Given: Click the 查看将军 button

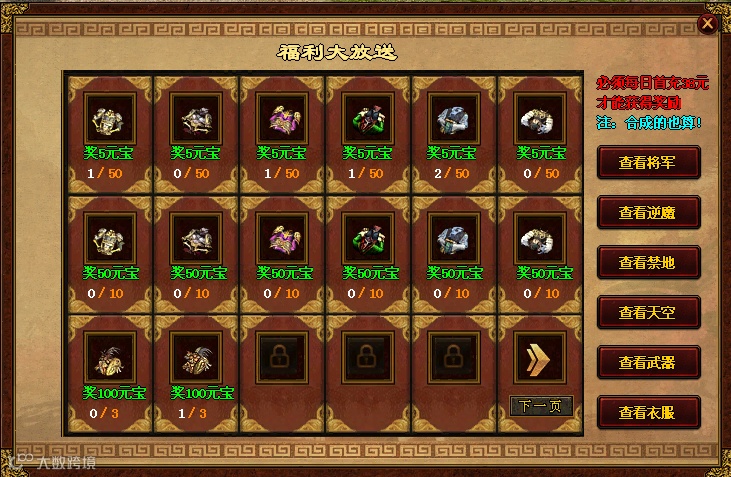Looking at the screenshot, I should 647,162.
